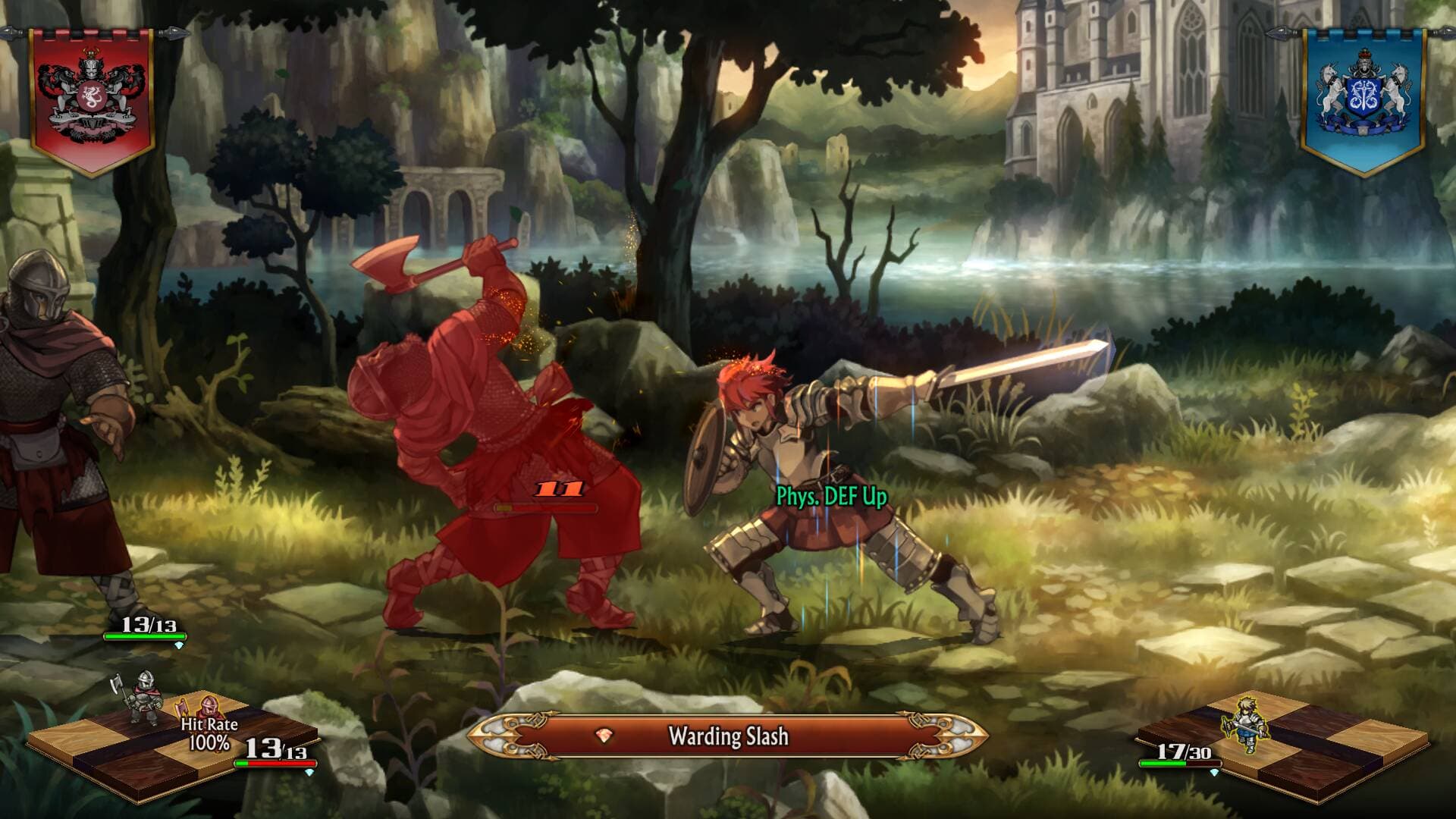Click the gem icon on the Warding Slash banner
The image size is (1456, 819).
click(x=603, y=734)
